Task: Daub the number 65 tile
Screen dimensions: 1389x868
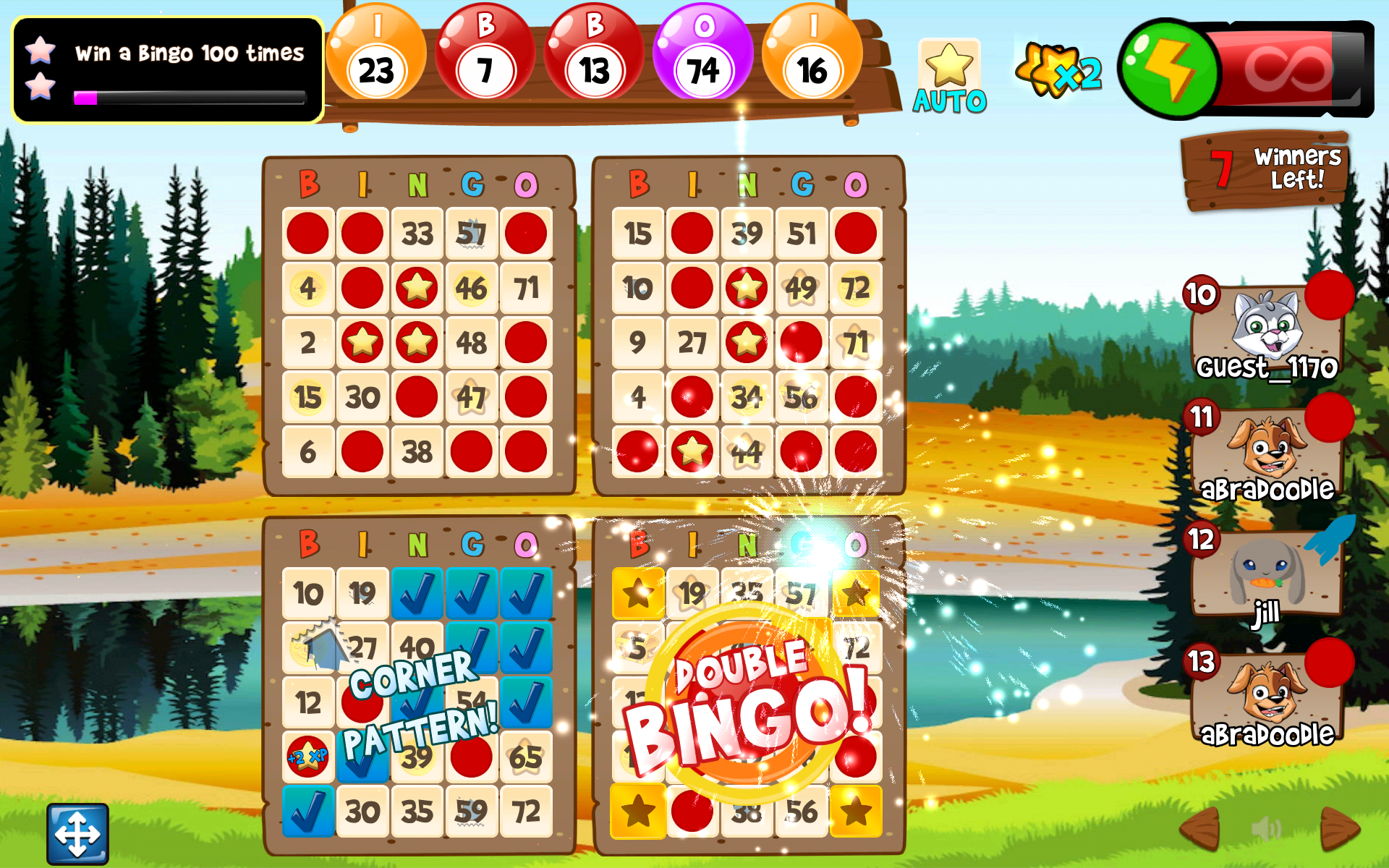Action: pos(526,757)
